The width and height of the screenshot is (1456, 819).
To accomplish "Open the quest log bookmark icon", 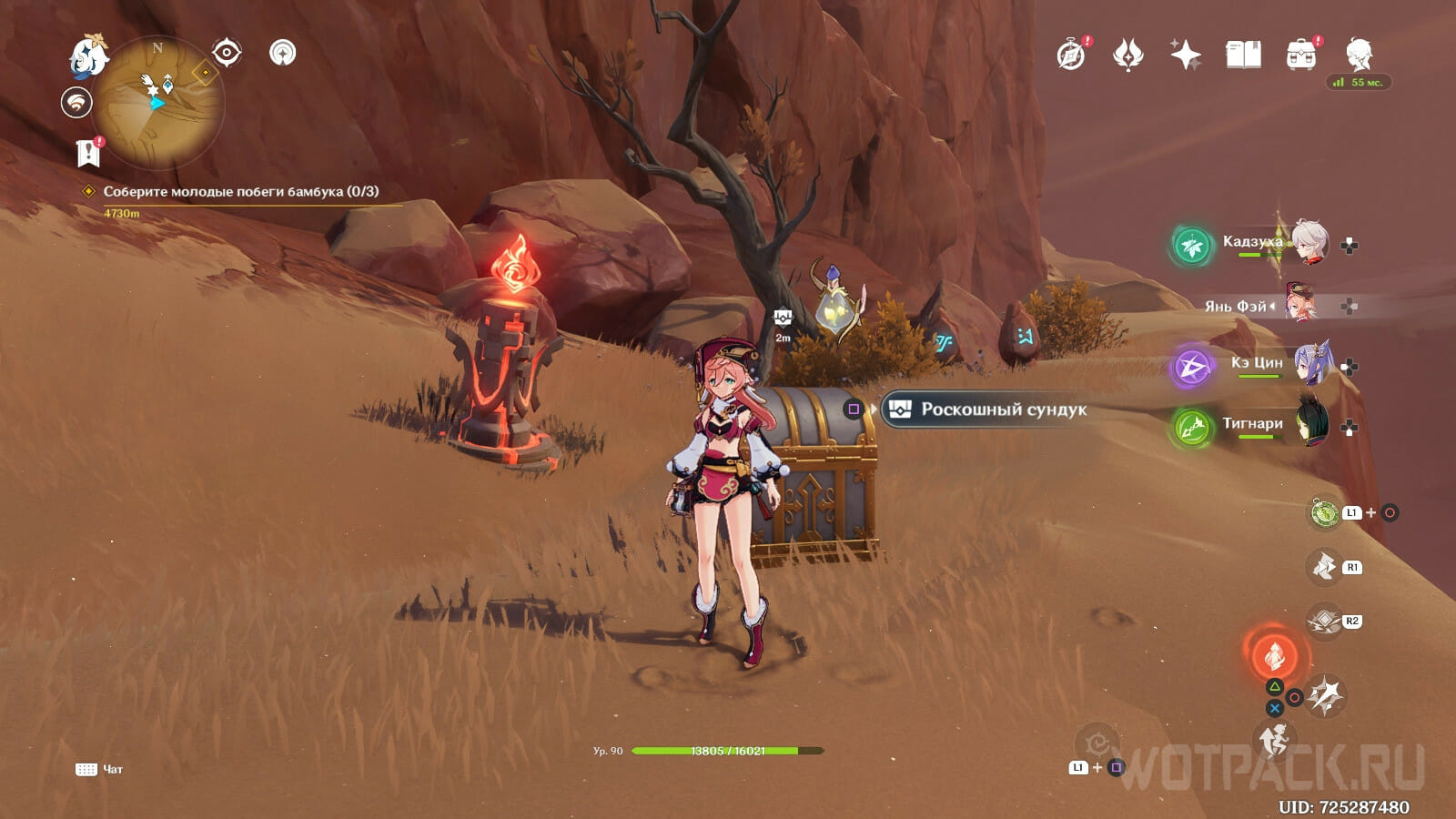I will tap(88, 153).
